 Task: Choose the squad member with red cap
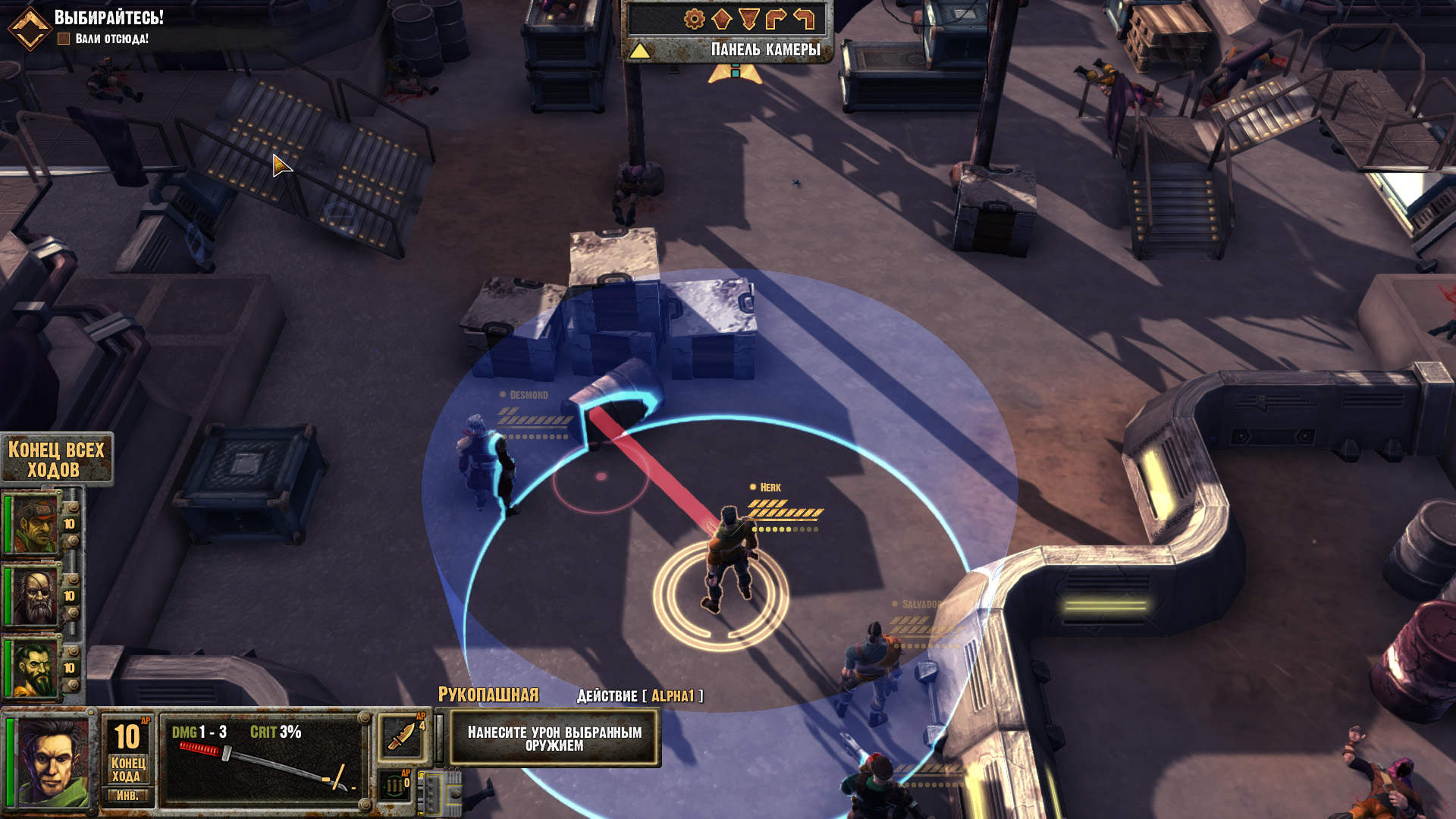[35, 524]
